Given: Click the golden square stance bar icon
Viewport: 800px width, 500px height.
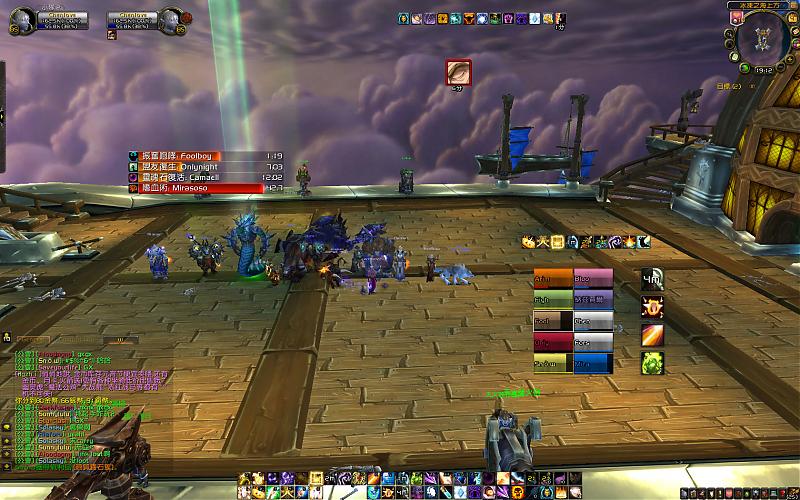Looking at the screenshot, I should pos(558,241).
